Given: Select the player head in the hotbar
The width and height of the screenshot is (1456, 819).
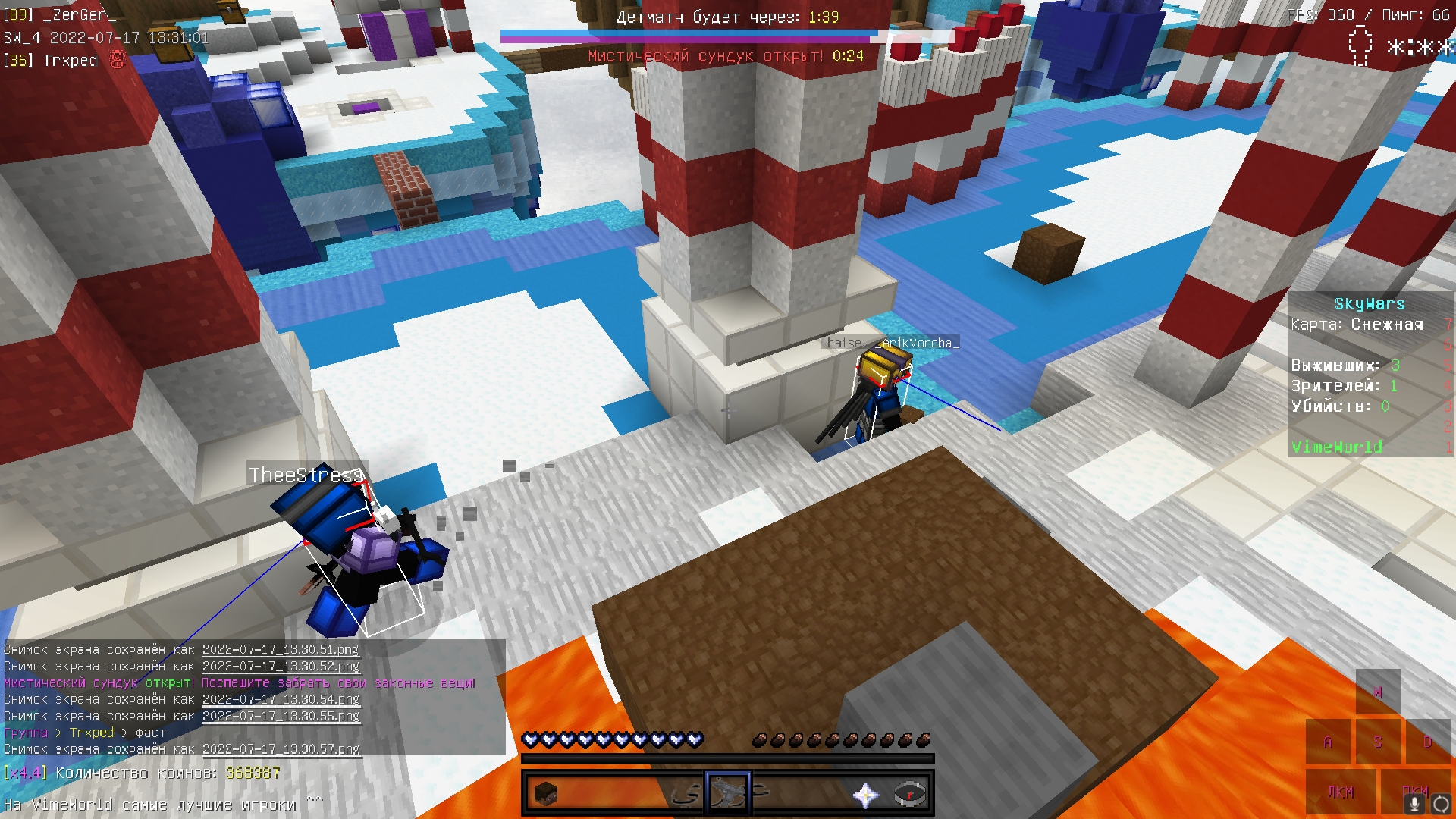Looking at the screenshot, I should pos(548,795).
